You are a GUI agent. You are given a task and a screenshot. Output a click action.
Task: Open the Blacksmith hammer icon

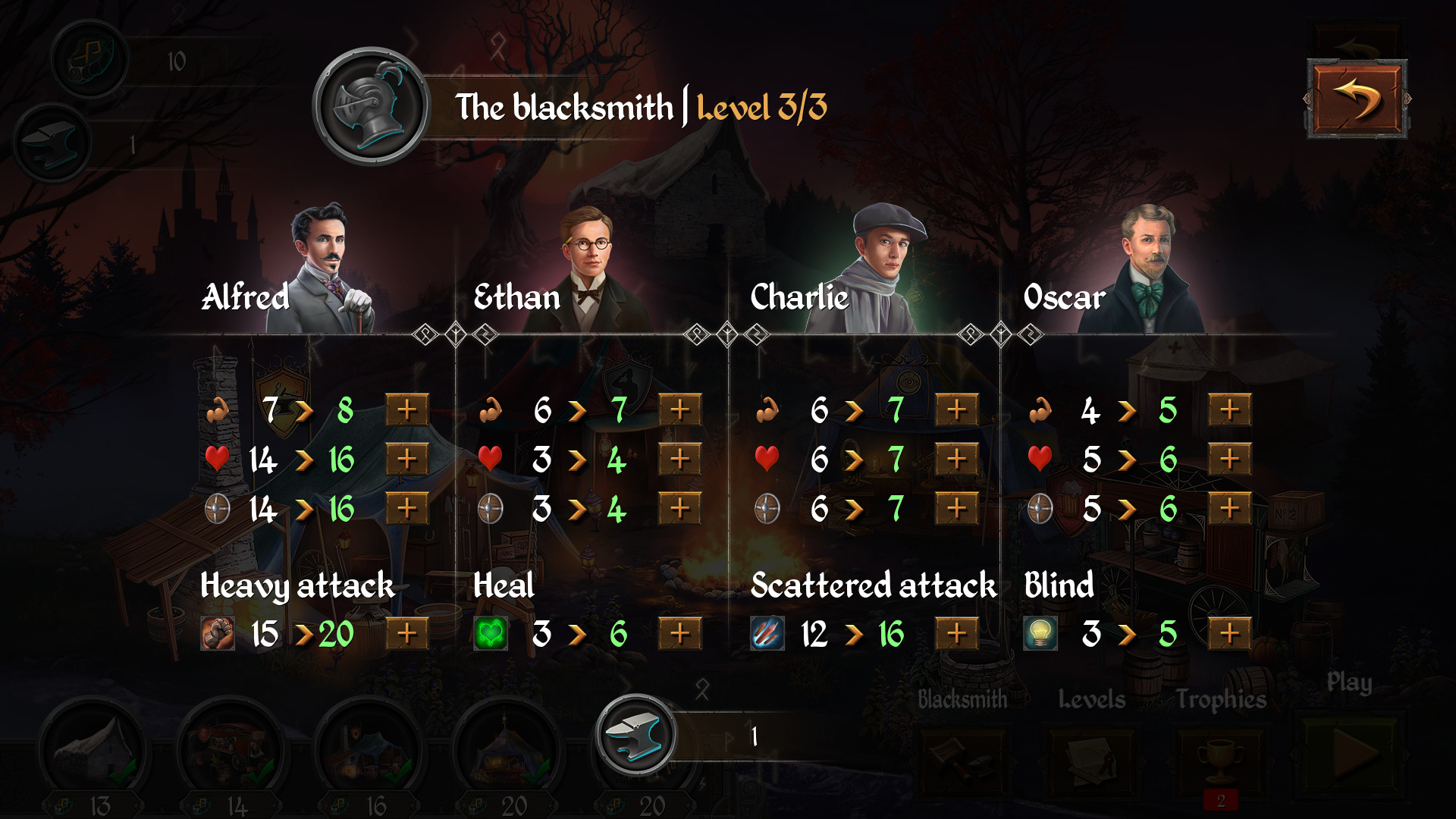click(x=961, y=762)
